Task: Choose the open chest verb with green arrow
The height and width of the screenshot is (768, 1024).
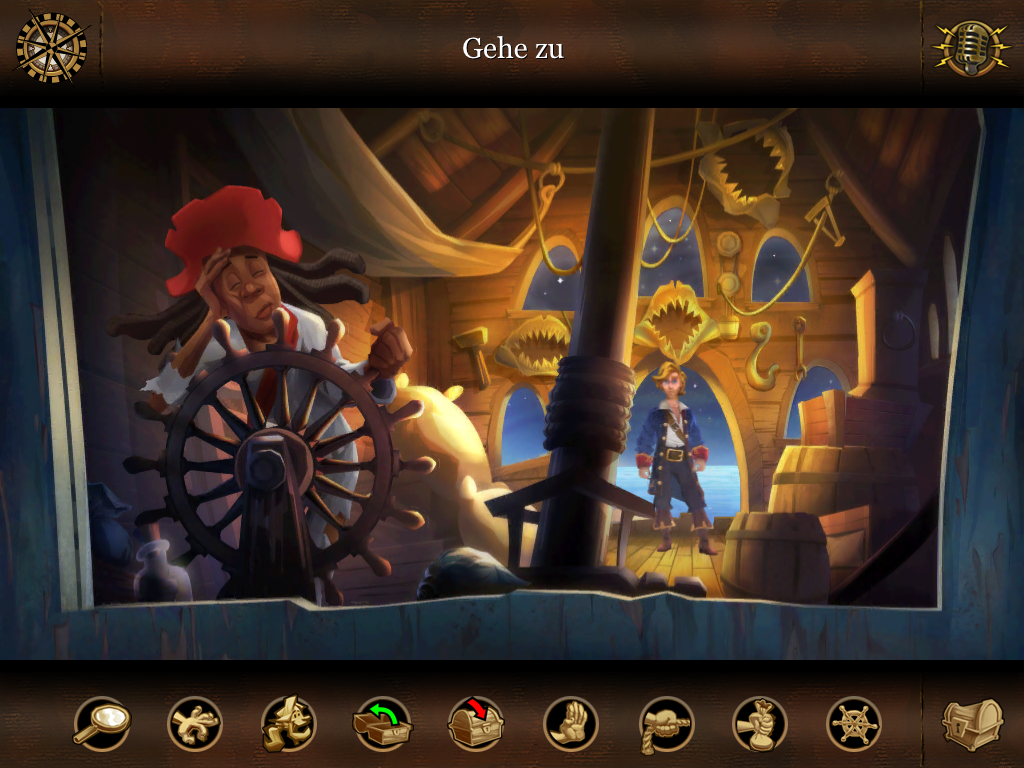Action: coord(383,723)
